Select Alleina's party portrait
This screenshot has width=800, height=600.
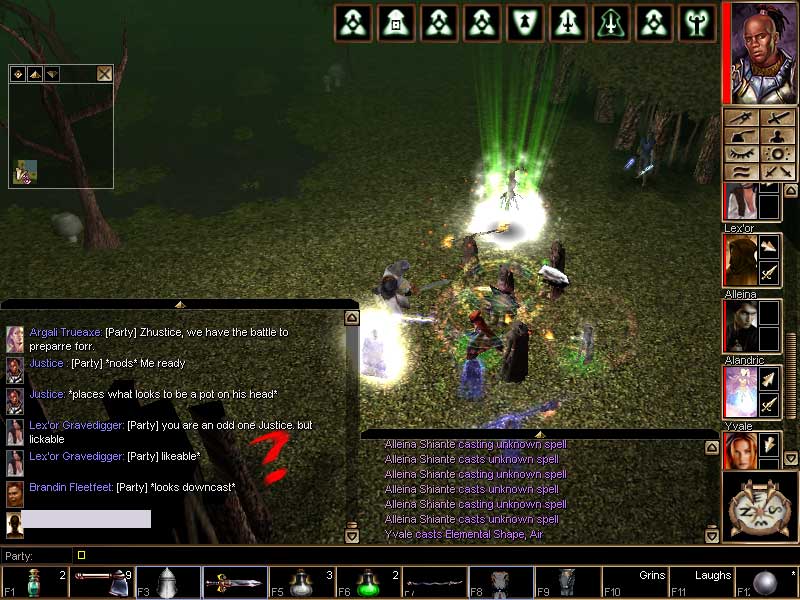click(x=739, y=327)
